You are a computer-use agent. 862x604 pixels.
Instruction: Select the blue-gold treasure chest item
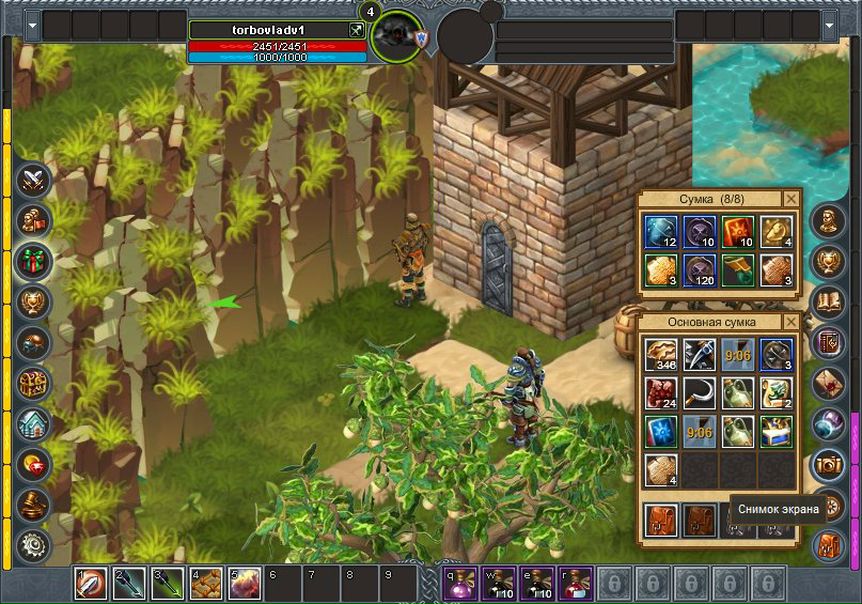click(x=776, y=431)
